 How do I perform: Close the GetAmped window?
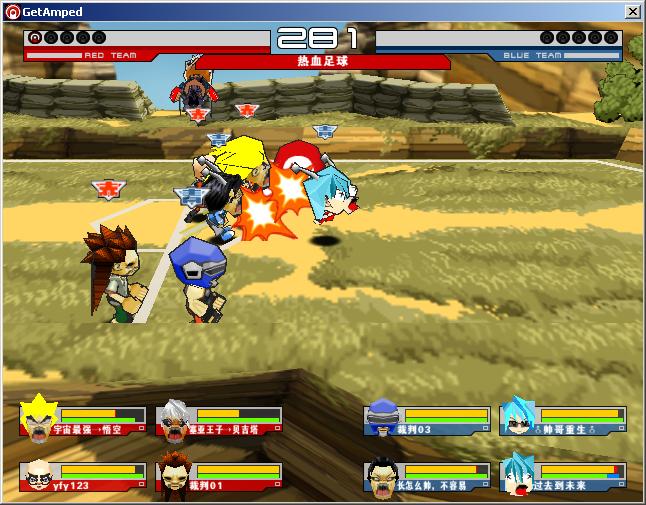pos(632,11)
